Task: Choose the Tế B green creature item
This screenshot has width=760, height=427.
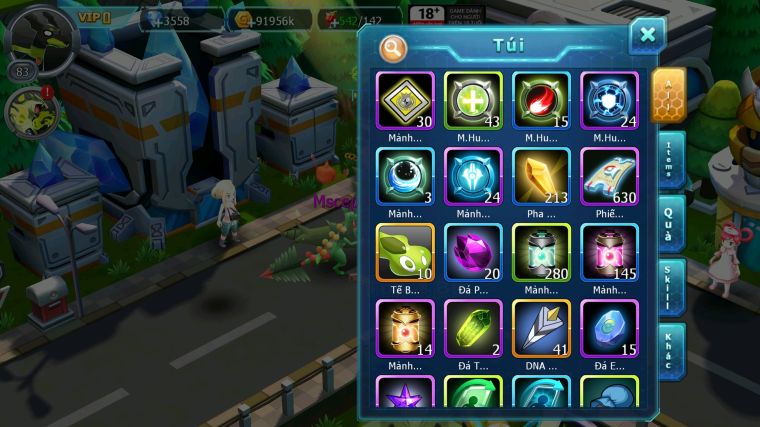Action: click(406, 252)
